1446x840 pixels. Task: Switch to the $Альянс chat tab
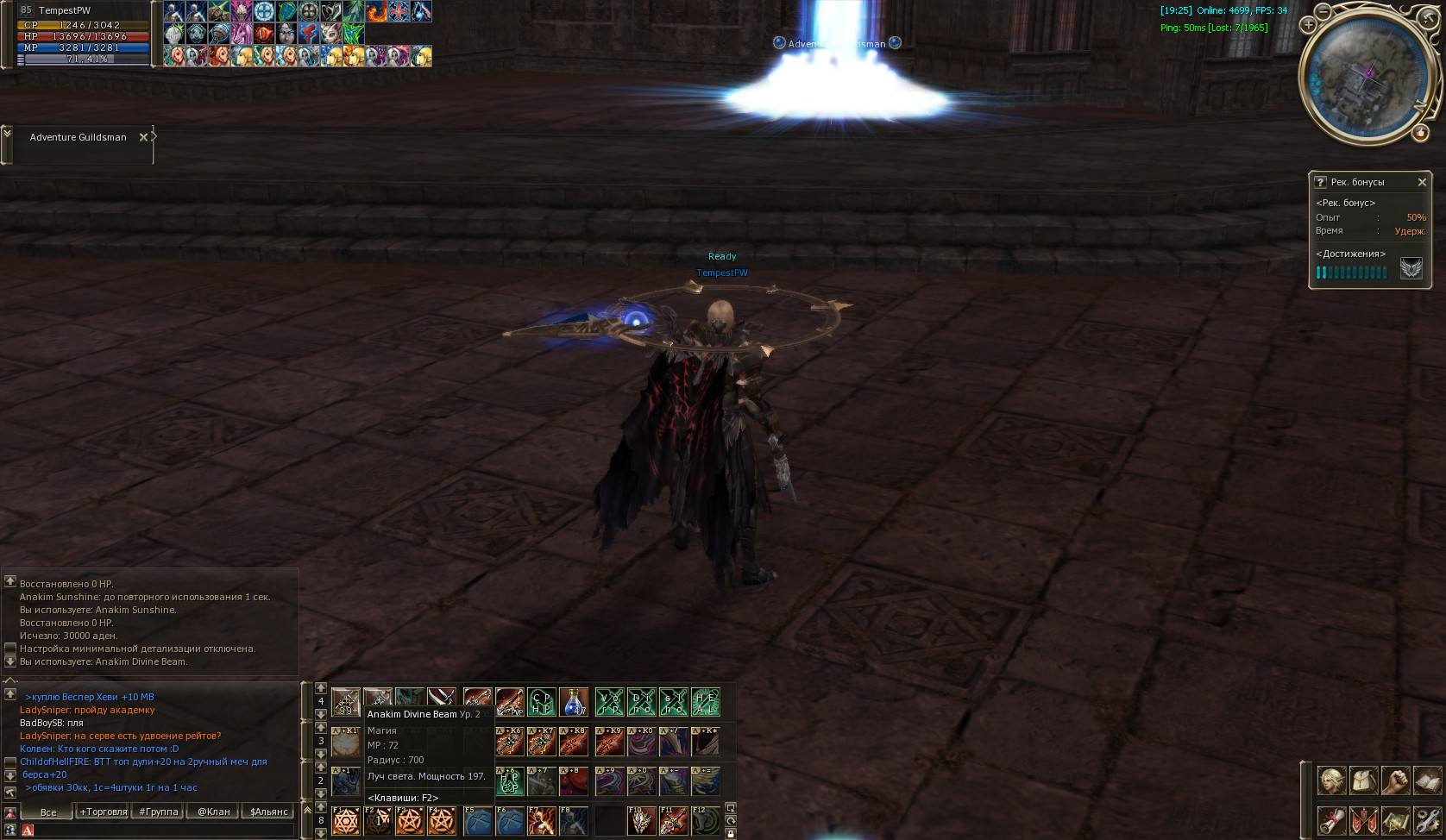pos(269,812)
